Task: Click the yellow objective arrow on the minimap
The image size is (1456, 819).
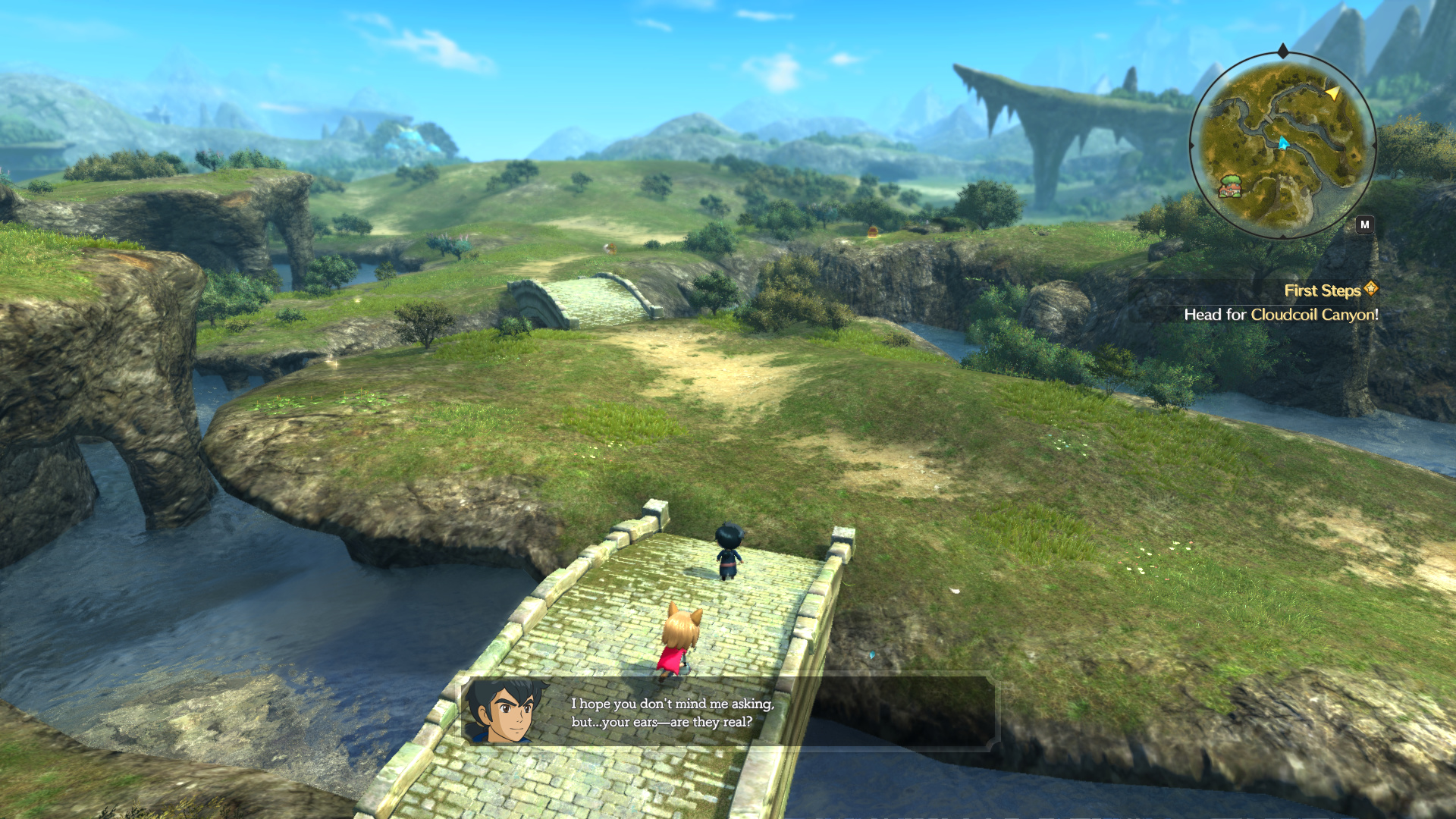Action: [x=1332, y=93]
